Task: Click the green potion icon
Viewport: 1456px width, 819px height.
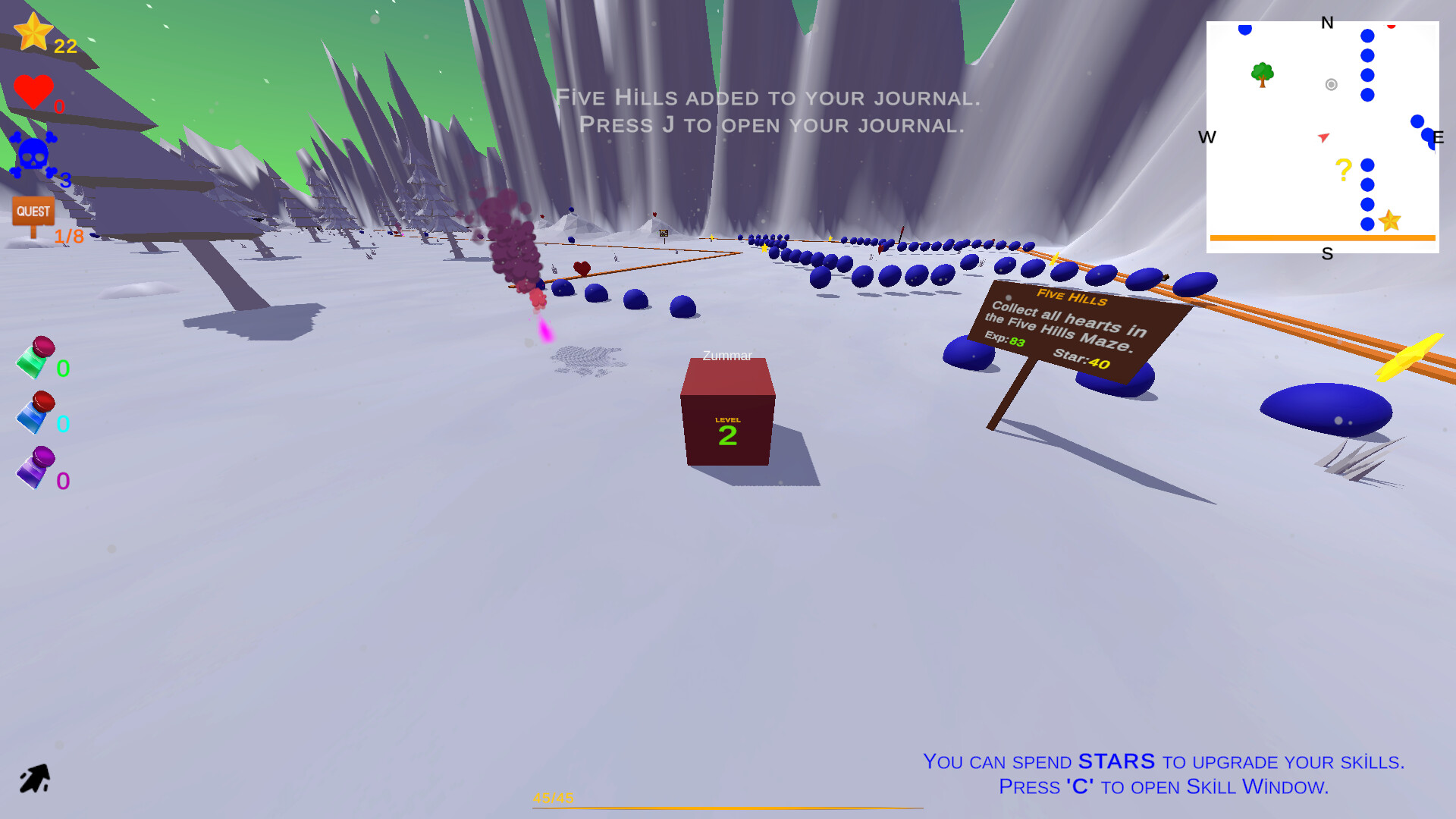Action: 36,356
